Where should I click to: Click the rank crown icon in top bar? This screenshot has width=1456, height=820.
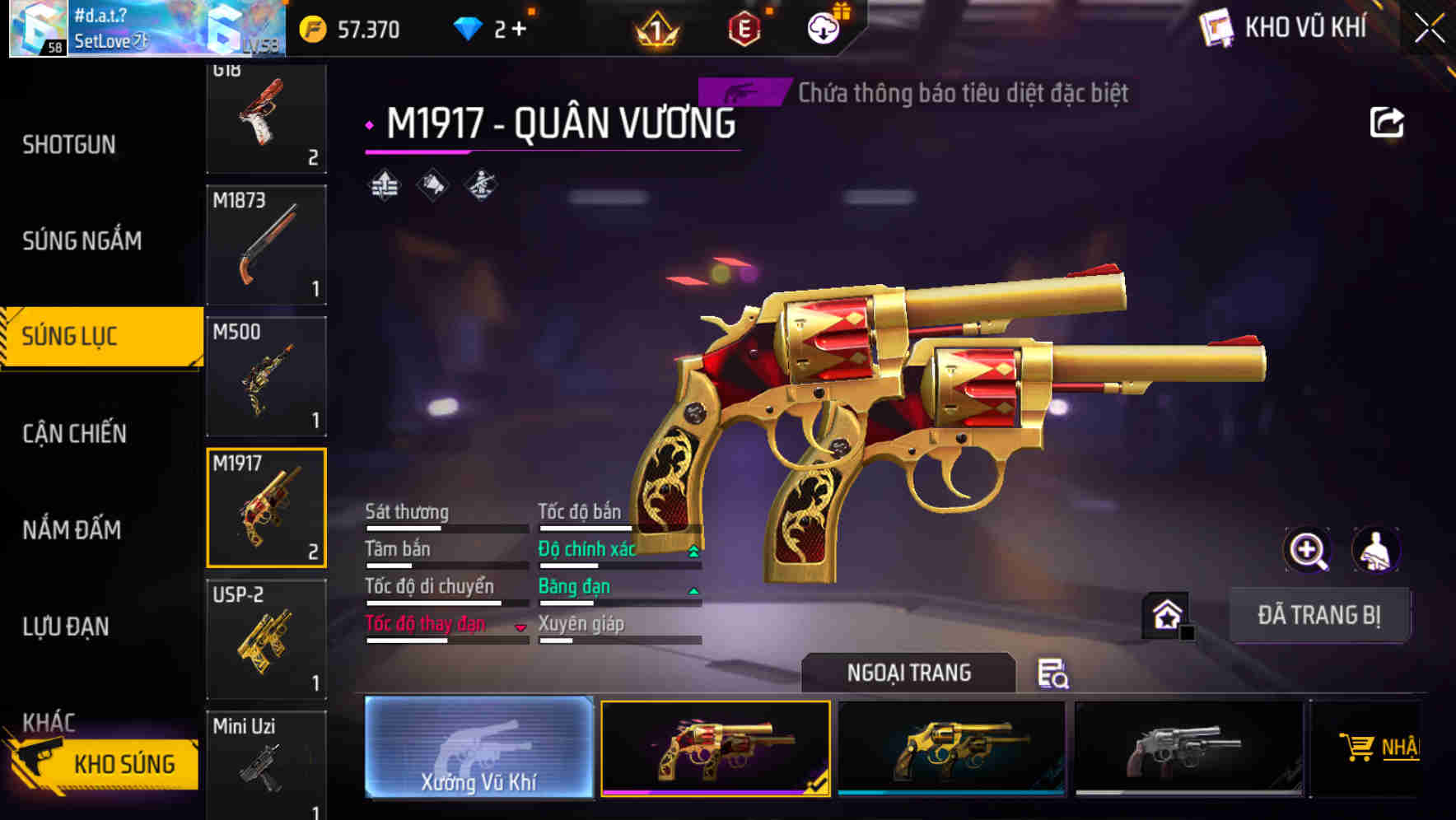pyautogui.click(x=655, y=29)
